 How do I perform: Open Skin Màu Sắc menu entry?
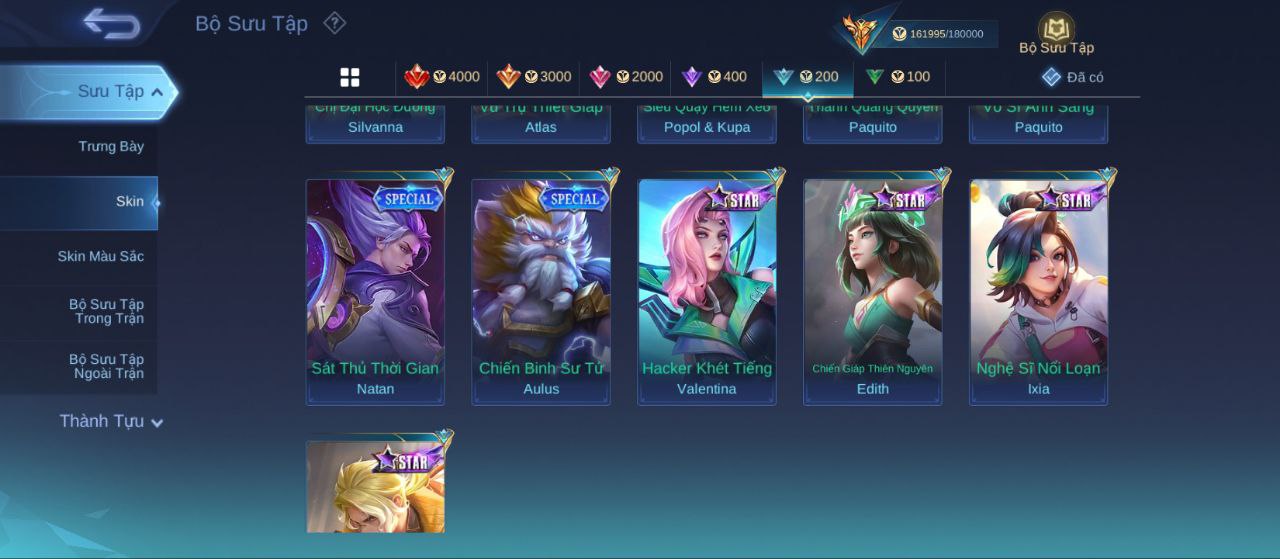coord(100,257)
